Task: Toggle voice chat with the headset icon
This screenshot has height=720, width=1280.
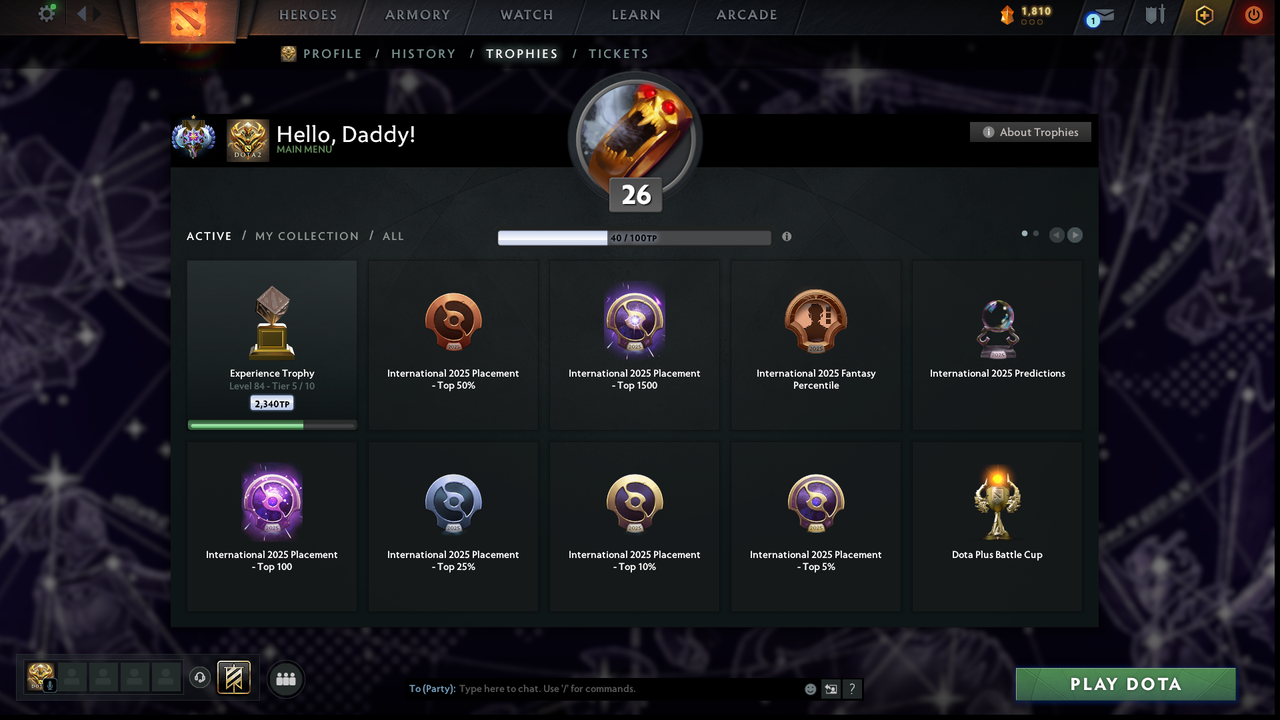Action: 200,679
